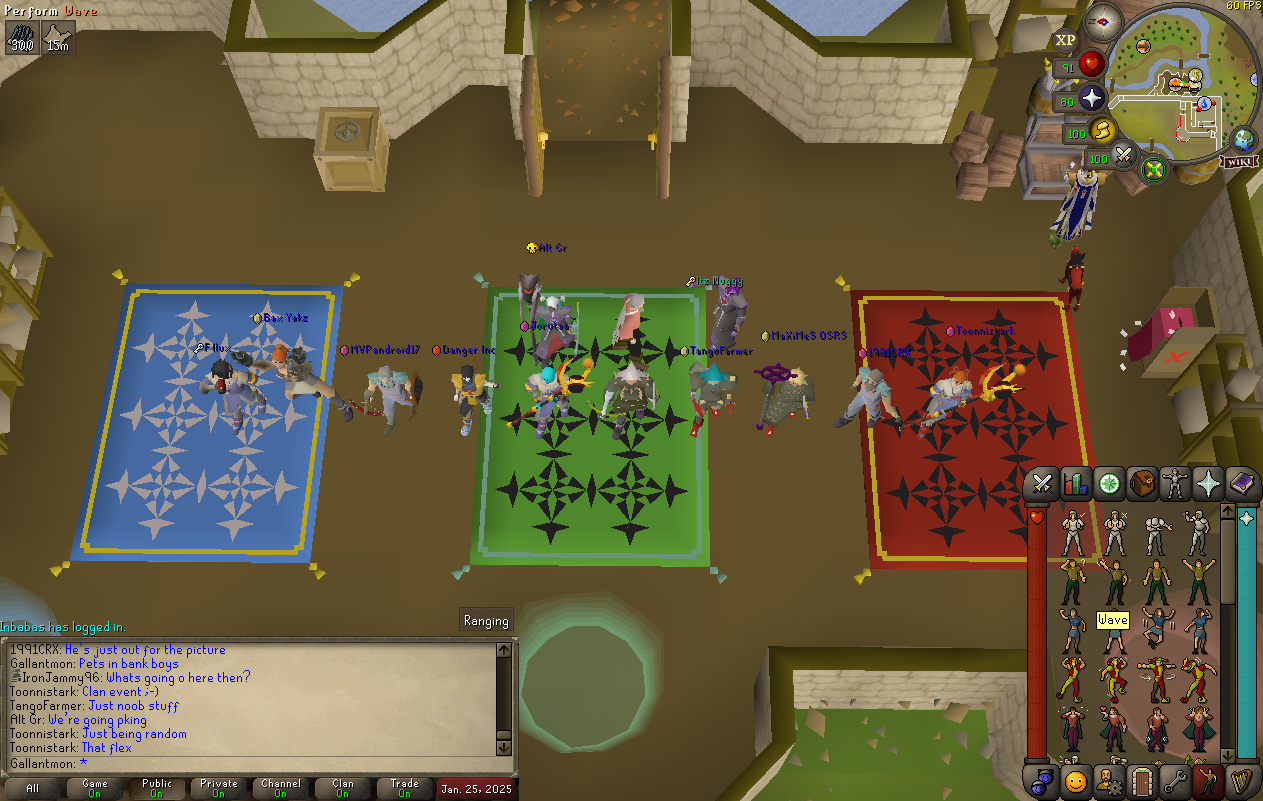Use the special attack orb
This screenshot has width=1263, height=801.
coord(1123,156)
